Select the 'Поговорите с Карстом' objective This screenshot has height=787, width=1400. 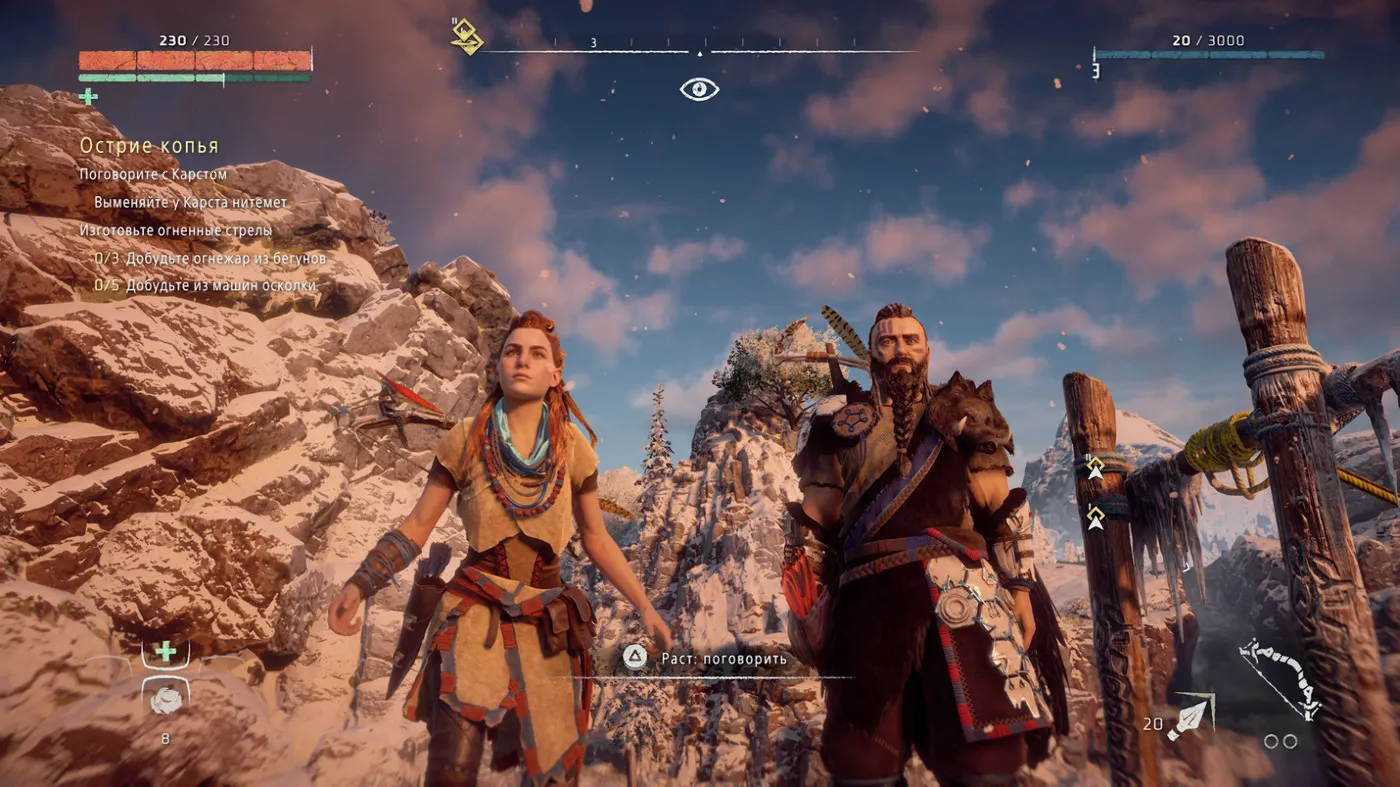[153, 174]
